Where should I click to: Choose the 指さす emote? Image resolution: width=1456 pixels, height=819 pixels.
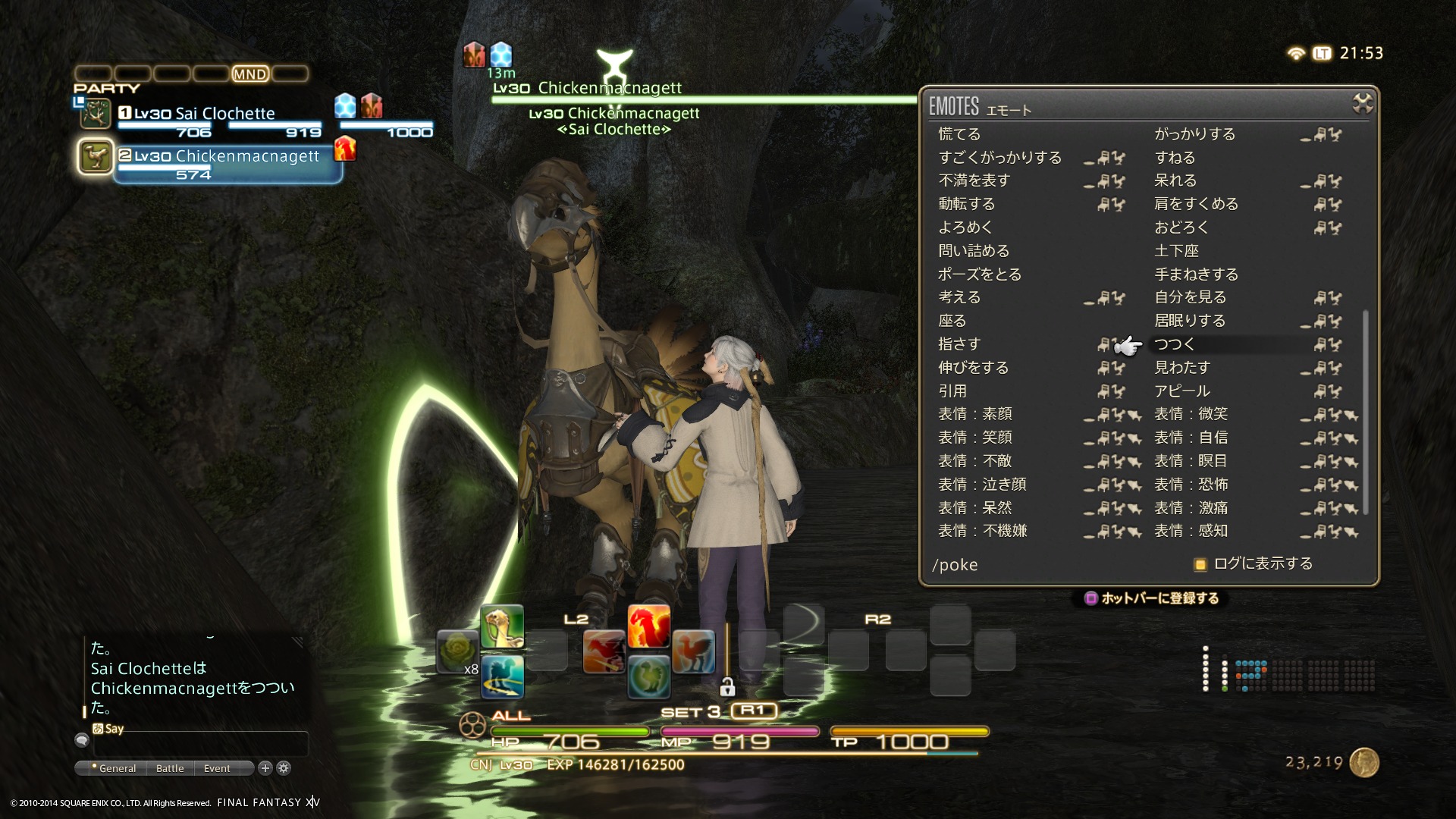(x=959, y=344)
